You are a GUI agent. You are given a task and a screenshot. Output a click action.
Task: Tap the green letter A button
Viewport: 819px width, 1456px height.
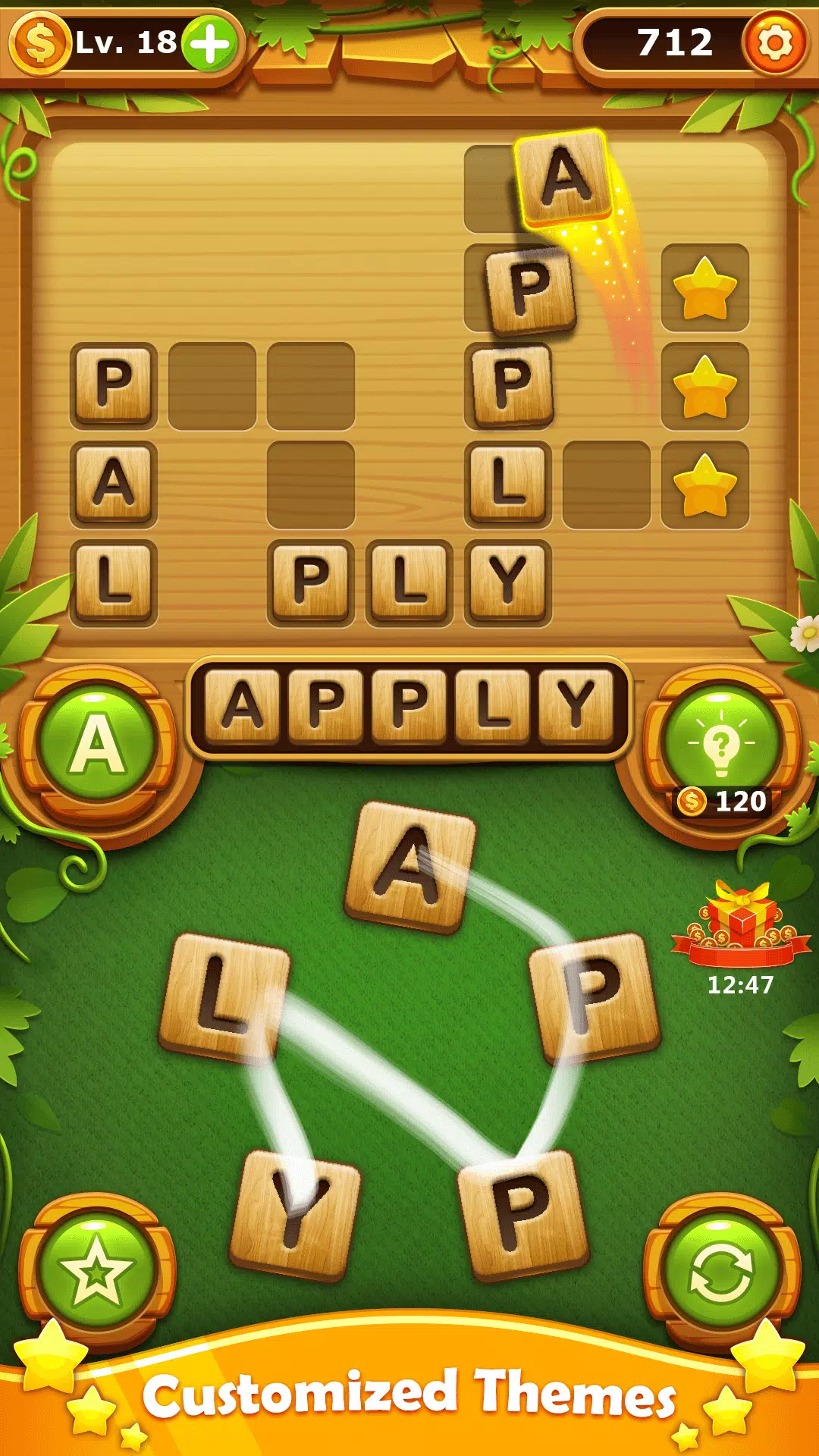[97, 744]
